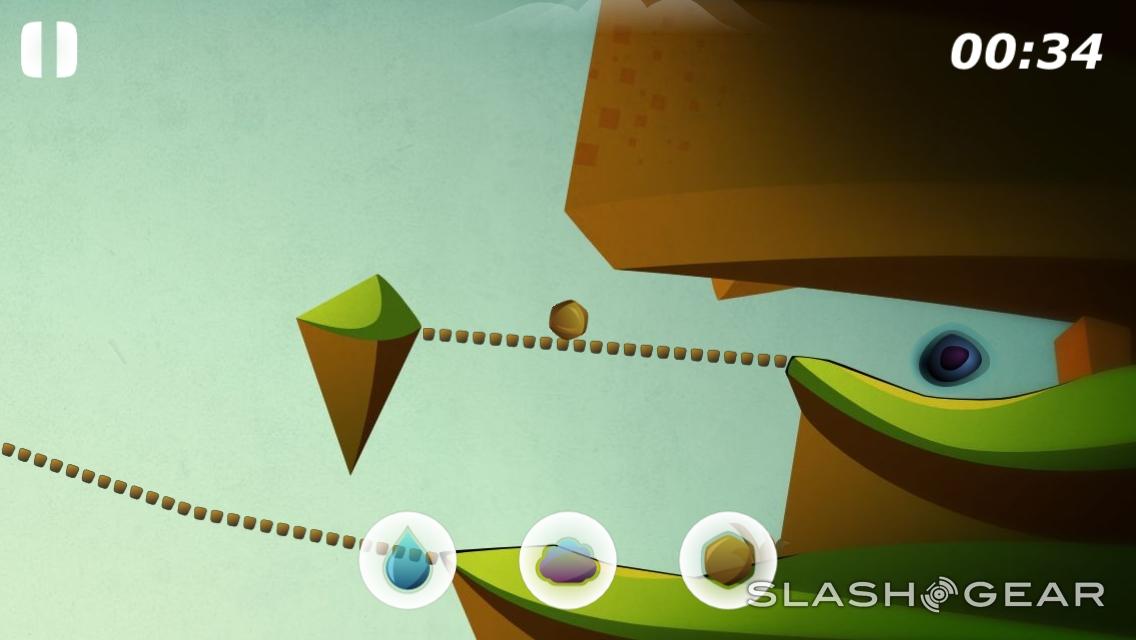This screenshot has height=640, width=1136.
Task: Choose the rock form button
Action: pos(727,560)
